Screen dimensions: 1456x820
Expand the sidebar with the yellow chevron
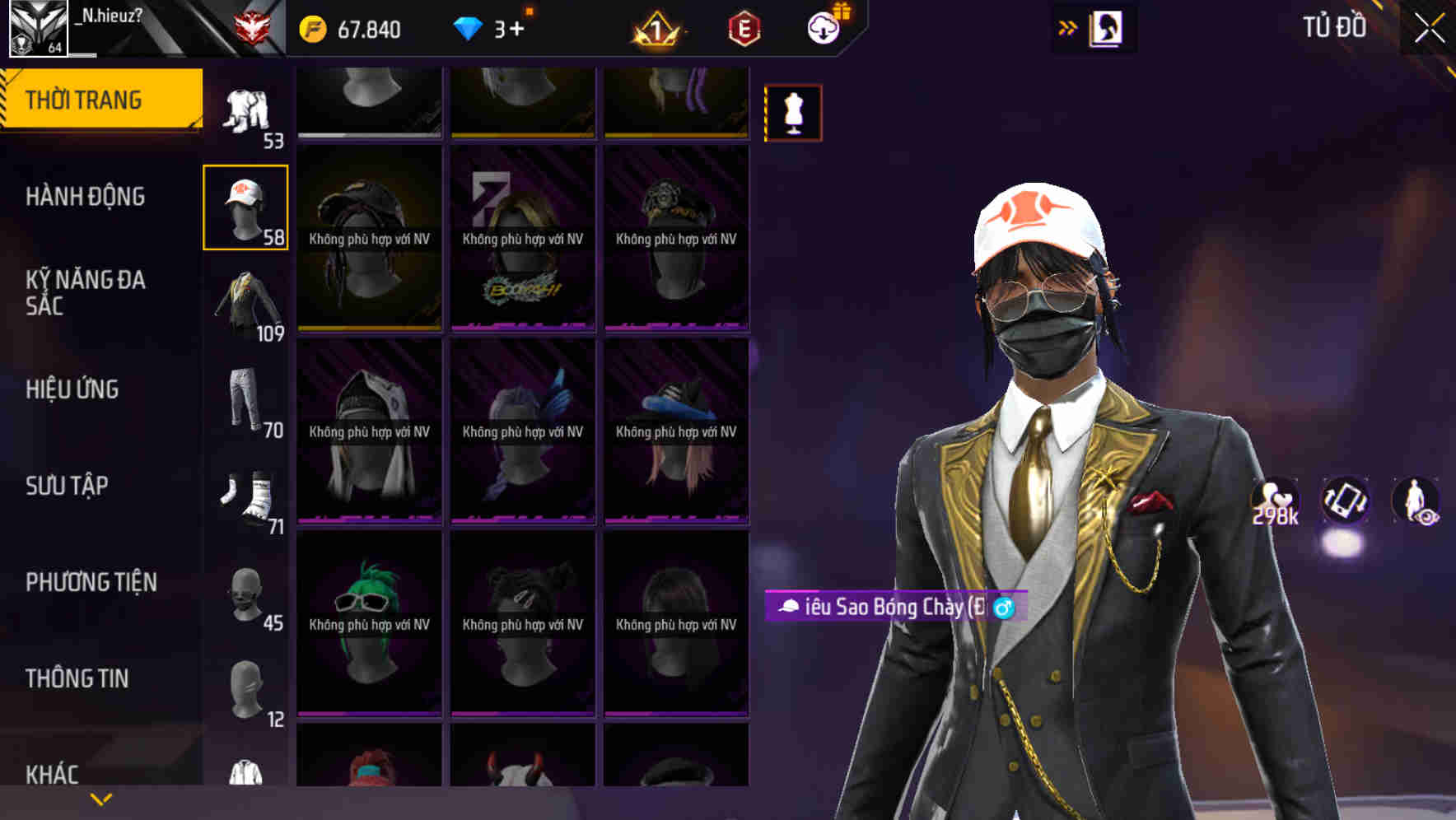coord(99,798)
